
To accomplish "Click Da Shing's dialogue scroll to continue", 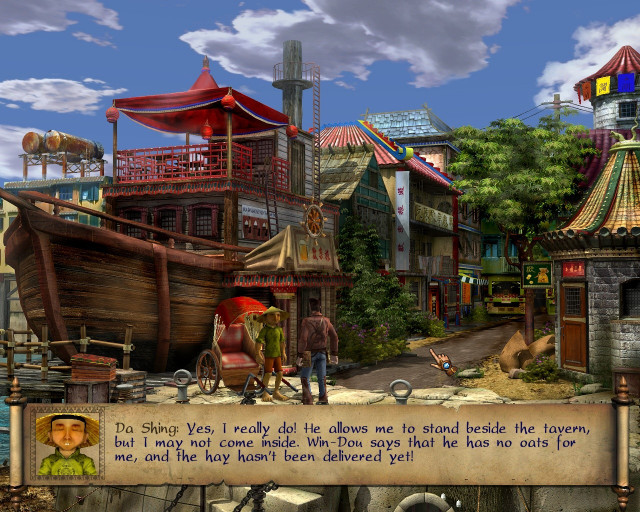I will [x=360, y=444].
